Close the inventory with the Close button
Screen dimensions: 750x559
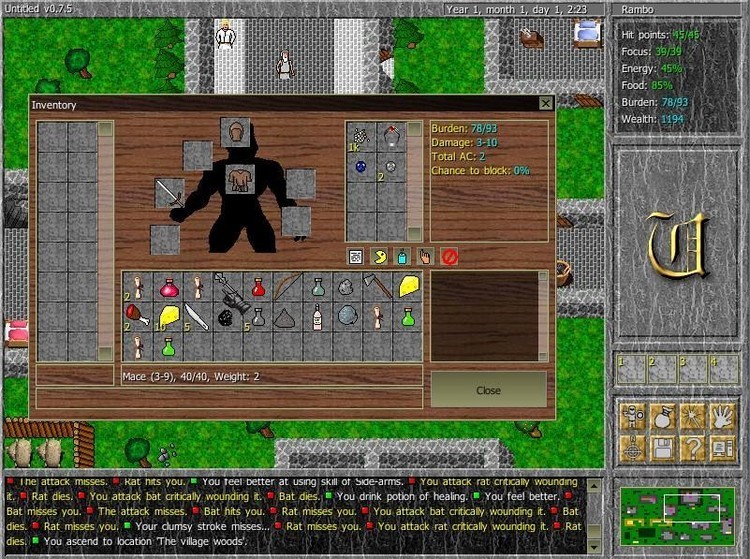tap(488, 390)
